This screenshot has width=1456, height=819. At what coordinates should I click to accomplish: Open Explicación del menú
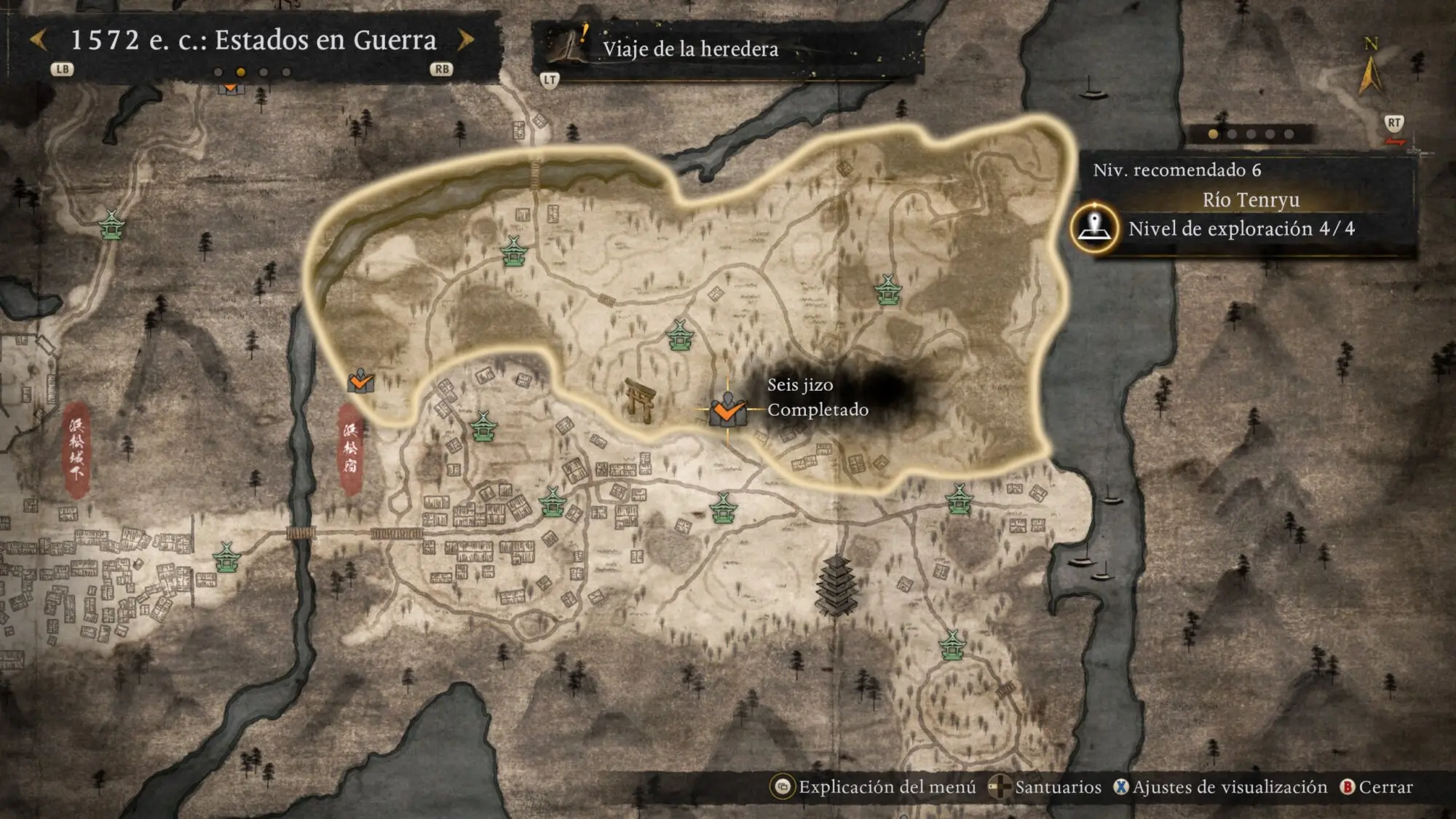(875, 787)
